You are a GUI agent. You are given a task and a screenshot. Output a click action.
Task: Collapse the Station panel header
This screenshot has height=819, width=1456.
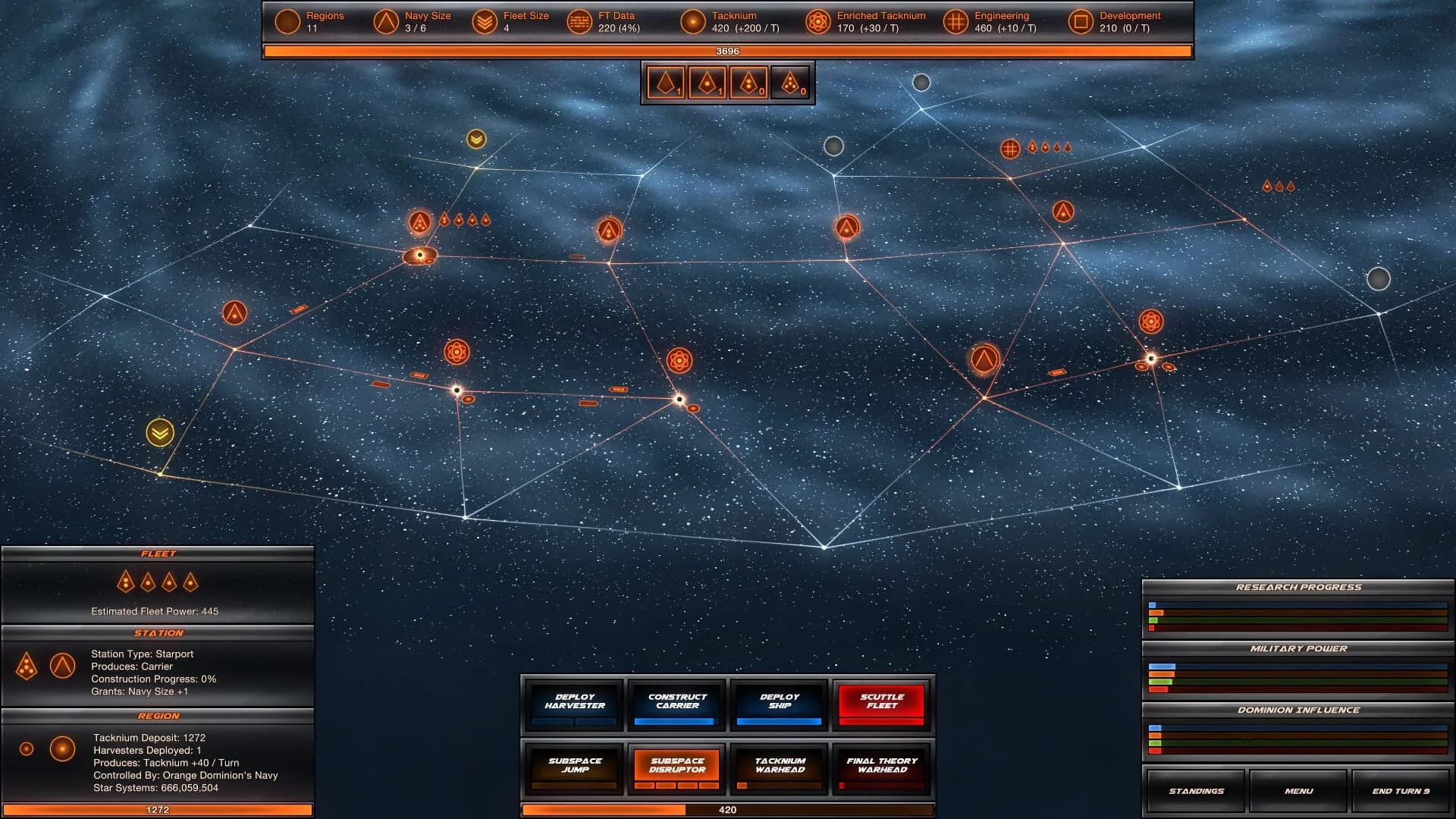158,632
